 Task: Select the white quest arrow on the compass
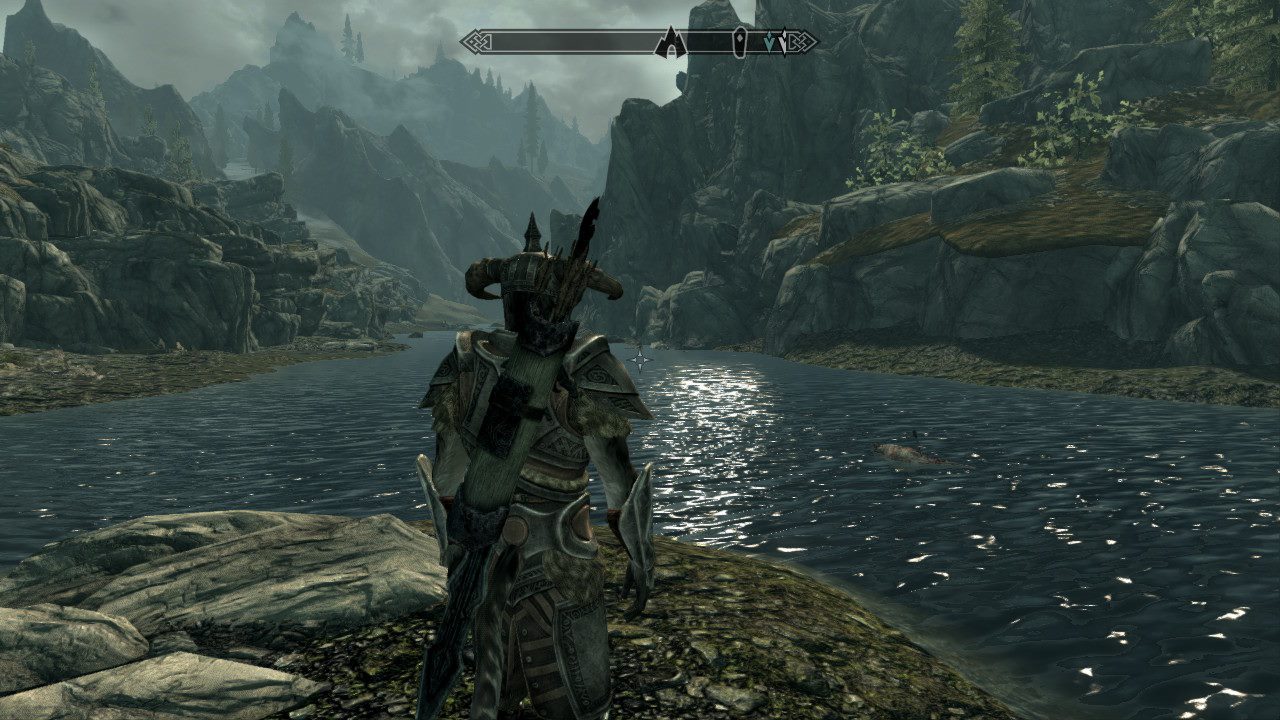coord(783,43)
